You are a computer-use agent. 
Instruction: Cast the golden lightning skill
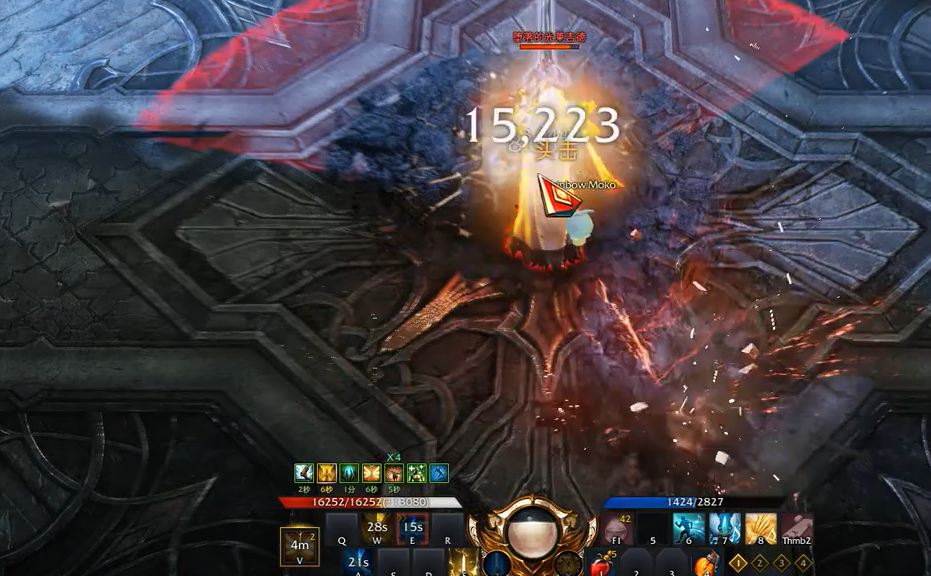464,563
